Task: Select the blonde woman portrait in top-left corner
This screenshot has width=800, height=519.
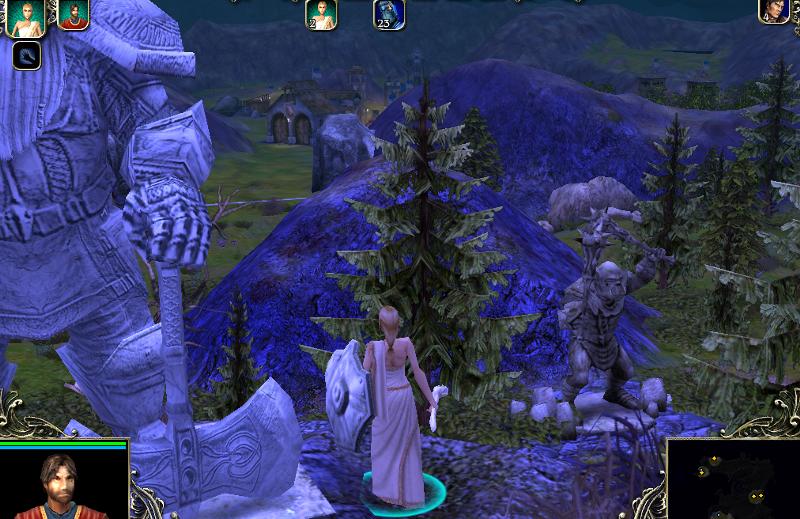Action: pyautogui.click(x=24, y=15)
